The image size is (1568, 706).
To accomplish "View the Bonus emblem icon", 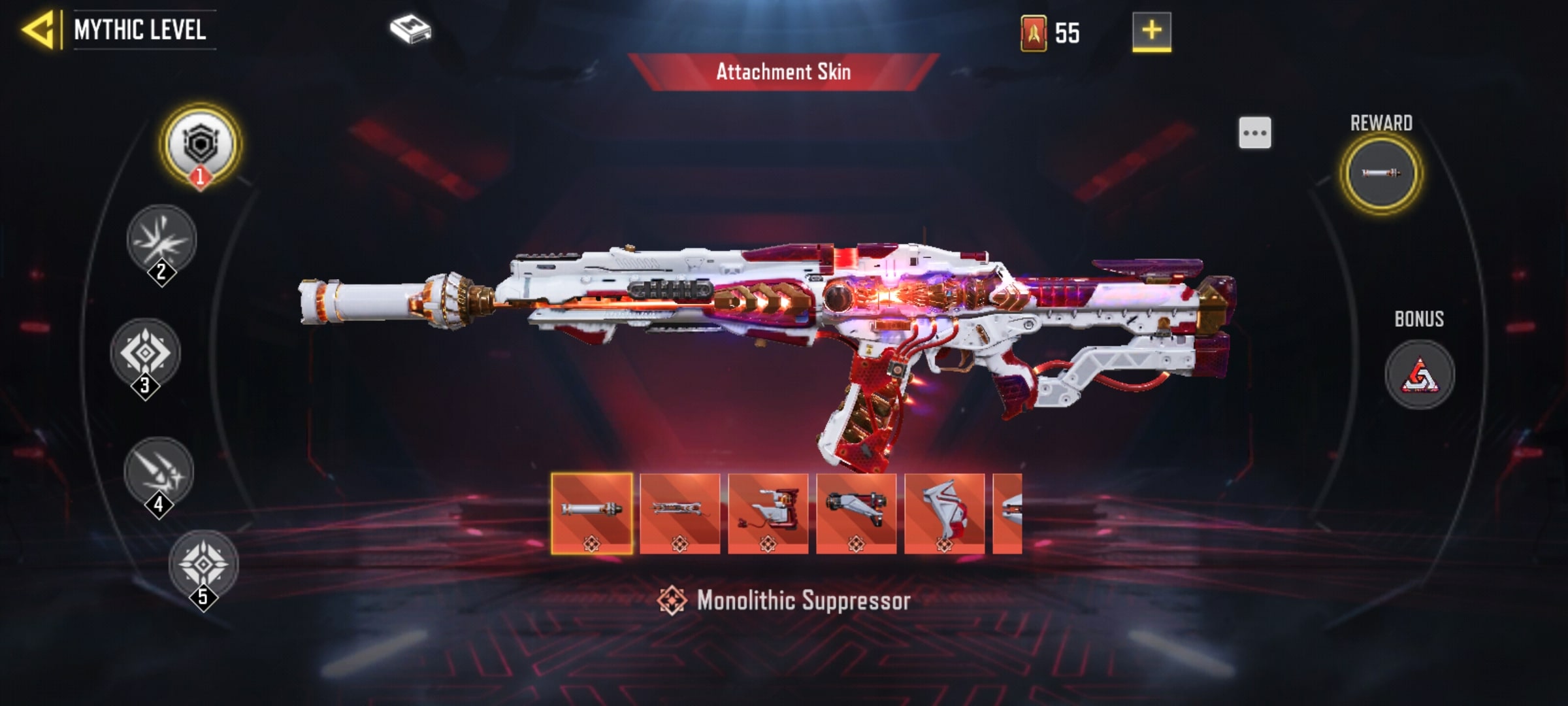I will [1420, 375].
